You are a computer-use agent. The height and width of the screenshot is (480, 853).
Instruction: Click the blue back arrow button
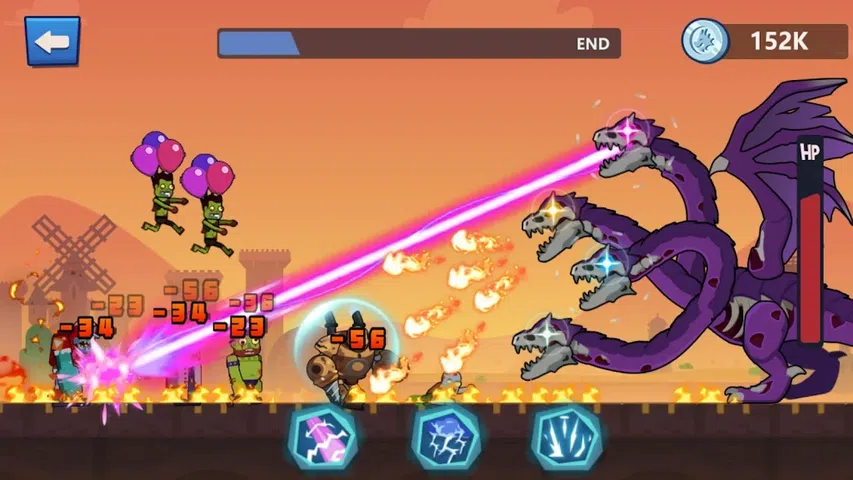point(52,41)
